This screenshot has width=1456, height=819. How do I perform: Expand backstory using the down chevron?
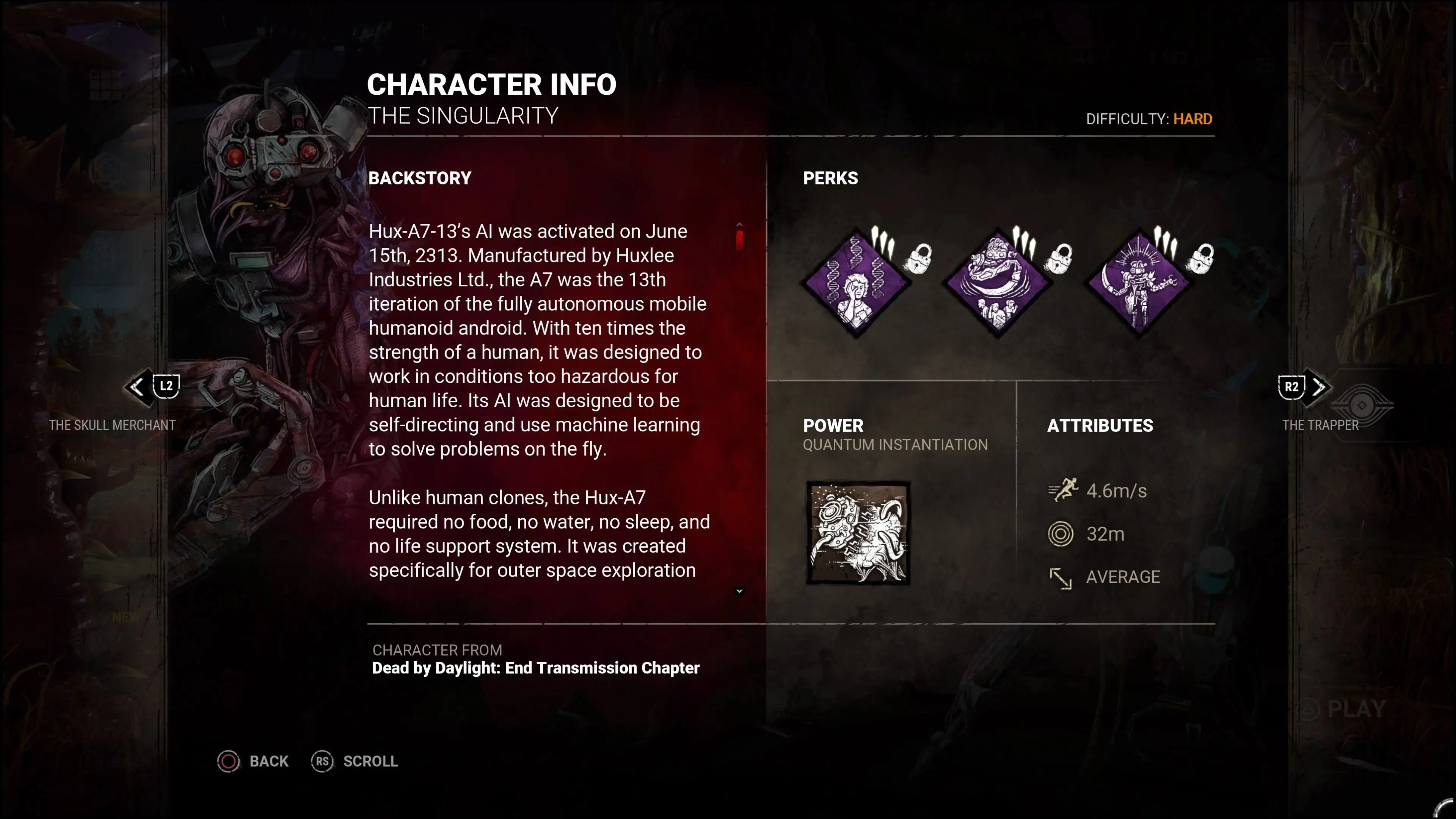click(739, 591)
